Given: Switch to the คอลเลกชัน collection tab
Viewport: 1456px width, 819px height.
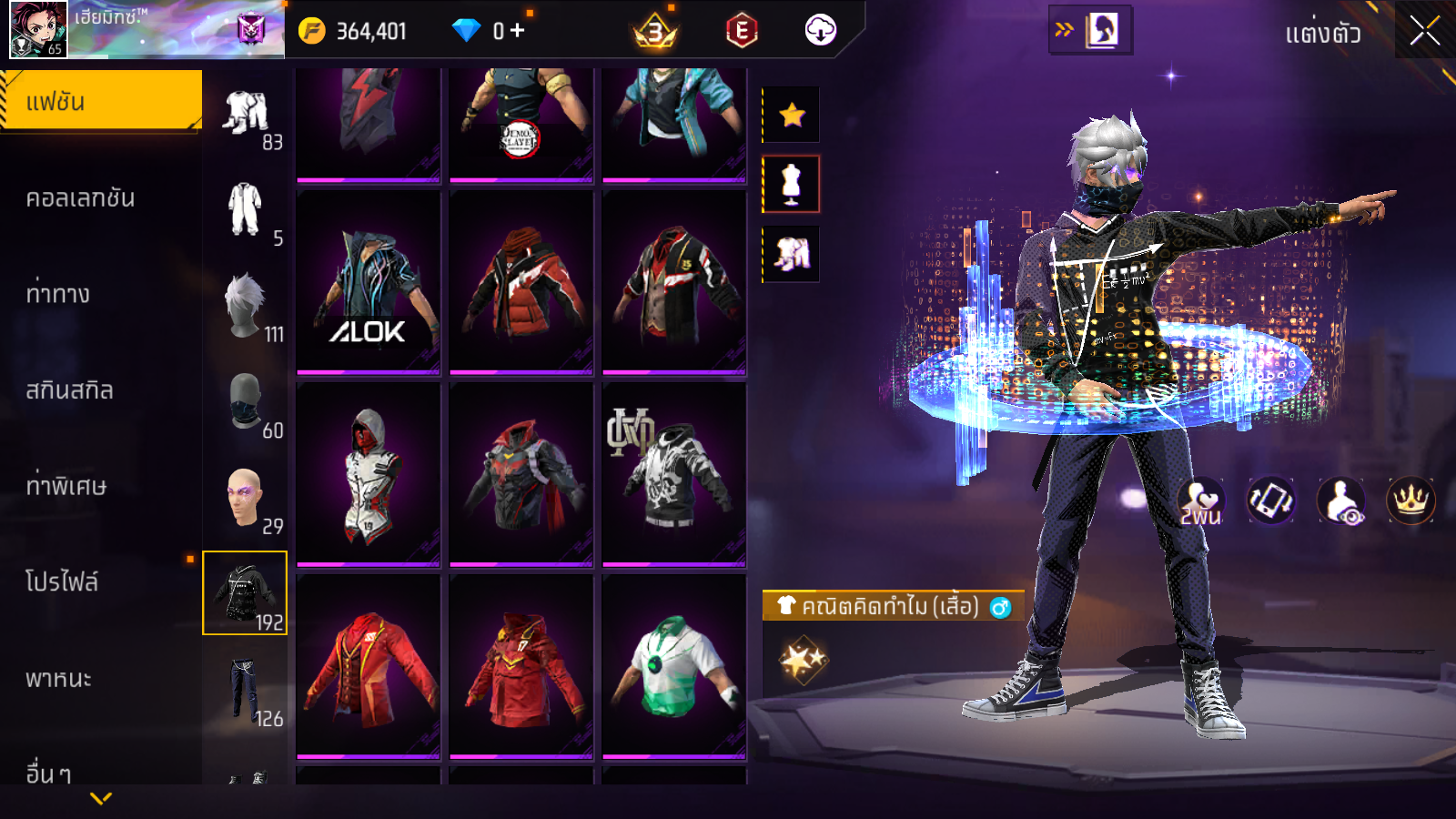Looking at the screenshot, I should pyautogui.click(x=80, y=198).
